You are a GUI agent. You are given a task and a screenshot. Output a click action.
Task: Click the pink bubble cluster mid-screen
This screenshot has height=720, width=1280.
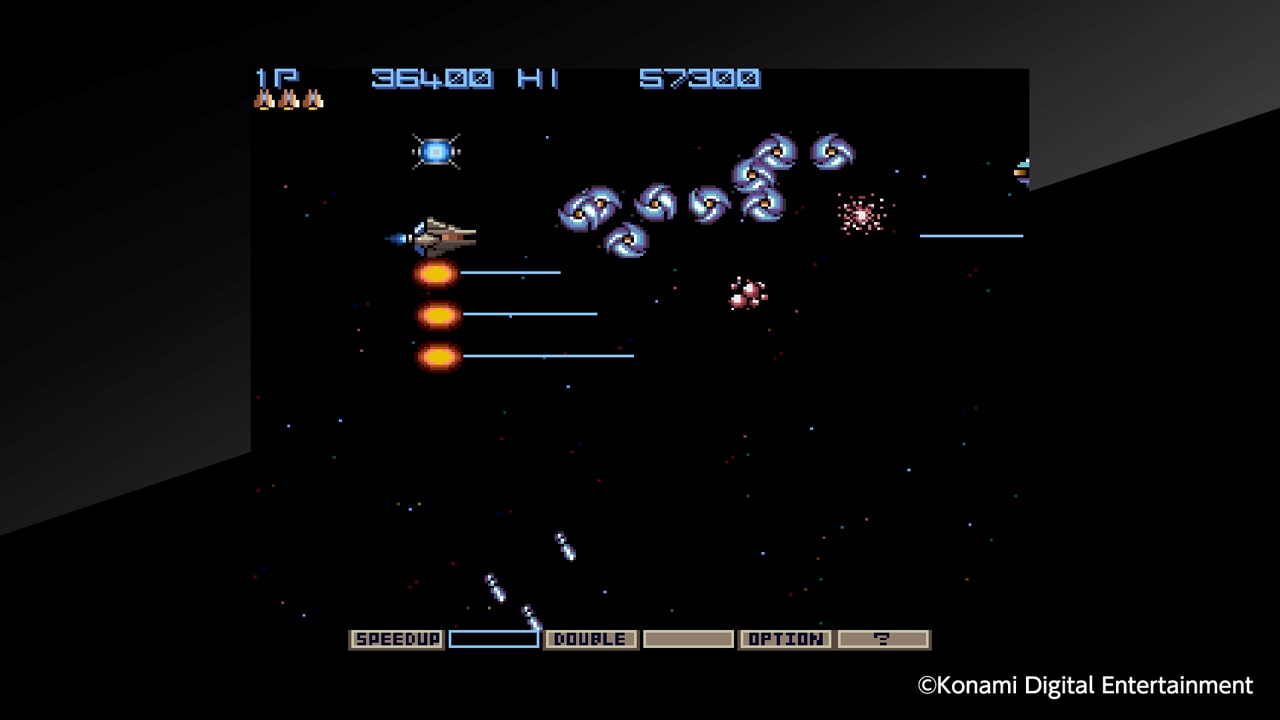748,292
